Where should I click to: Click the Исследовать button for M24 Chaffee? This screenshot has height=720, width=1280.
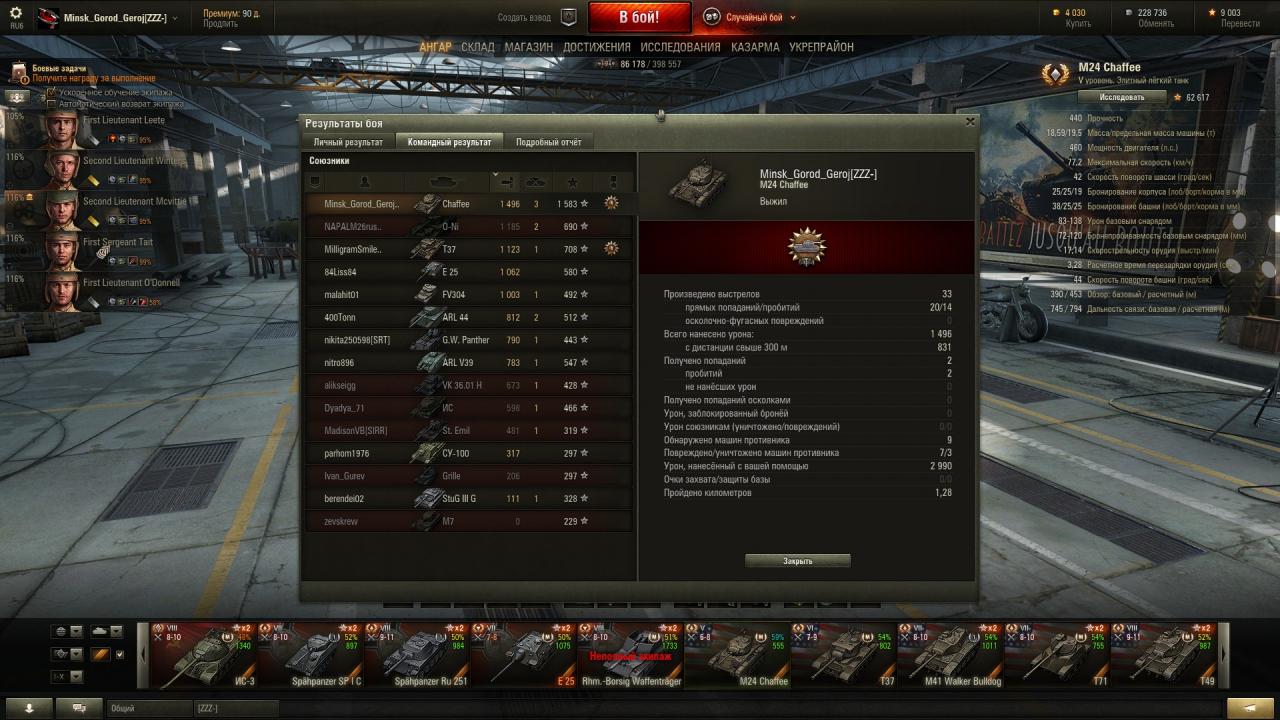[1122, 97]
